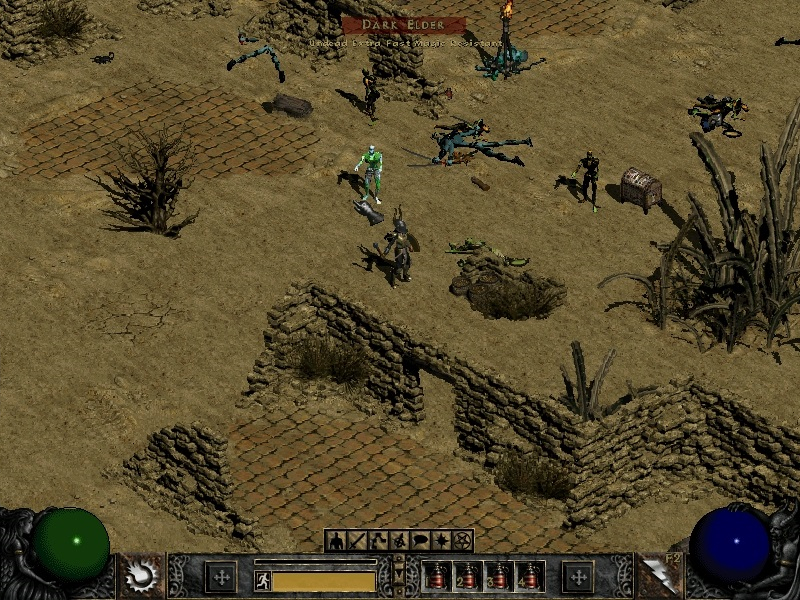The image size is (800, 600).
Task: Open the skill tree icon
Action: click(377, 541)
